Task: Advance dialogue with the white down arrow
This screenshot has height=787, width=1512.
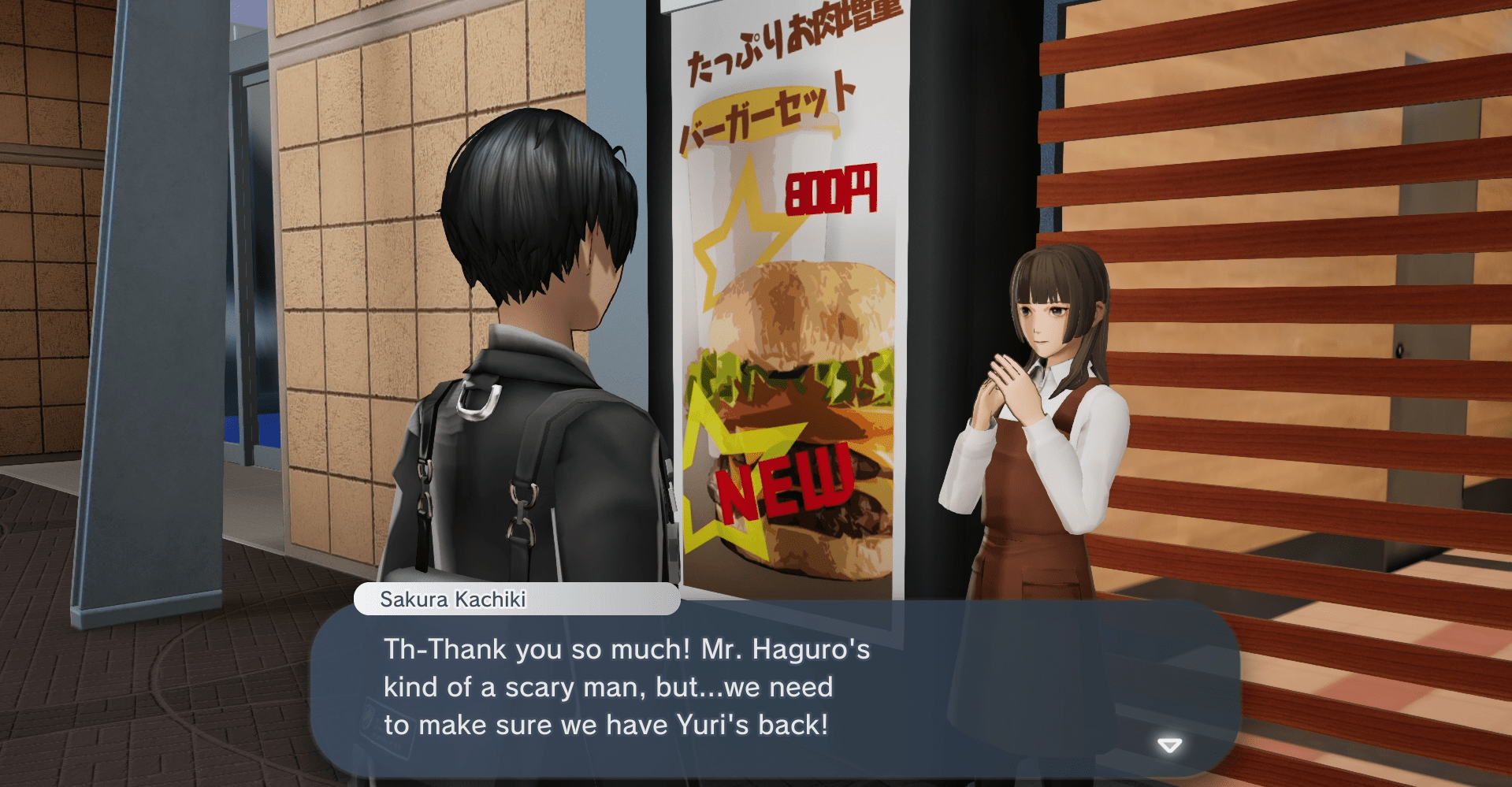Action: click(1169, 745)
